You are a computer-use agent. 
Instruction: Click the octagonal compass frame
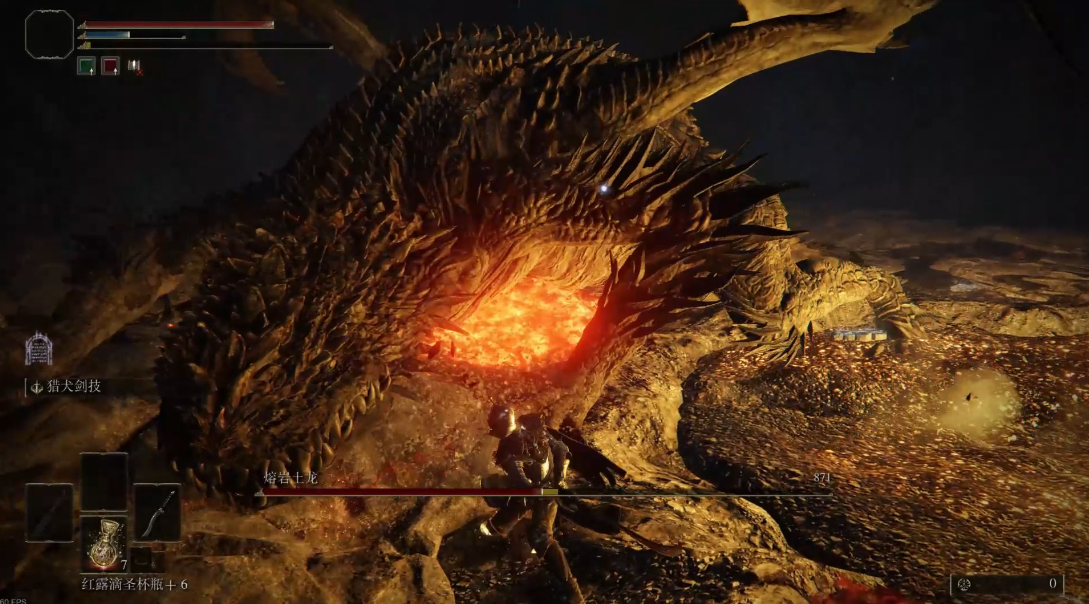(x=49, y=34)
